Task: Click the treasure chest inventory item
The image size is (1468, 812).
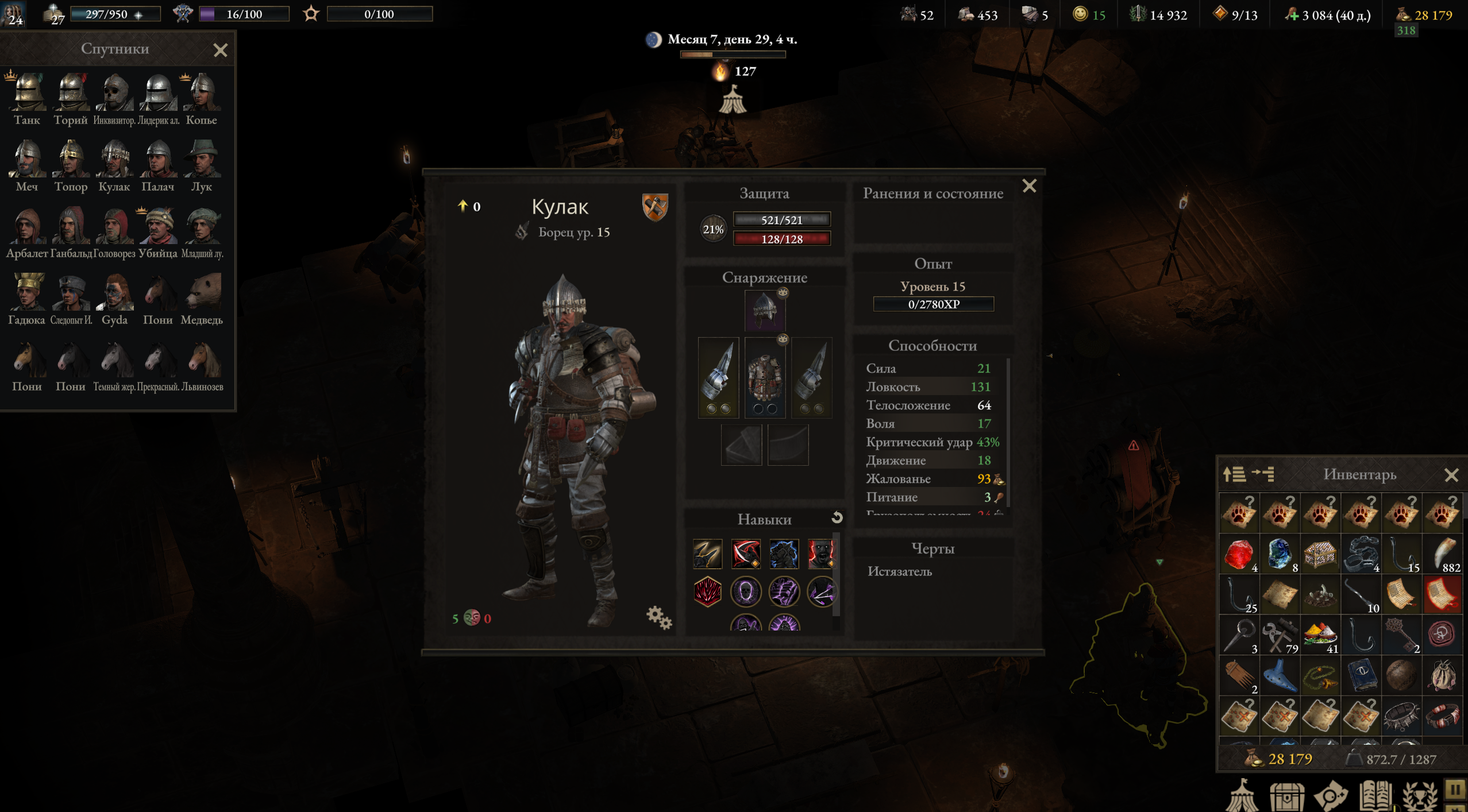Action: coord(1320,554)
